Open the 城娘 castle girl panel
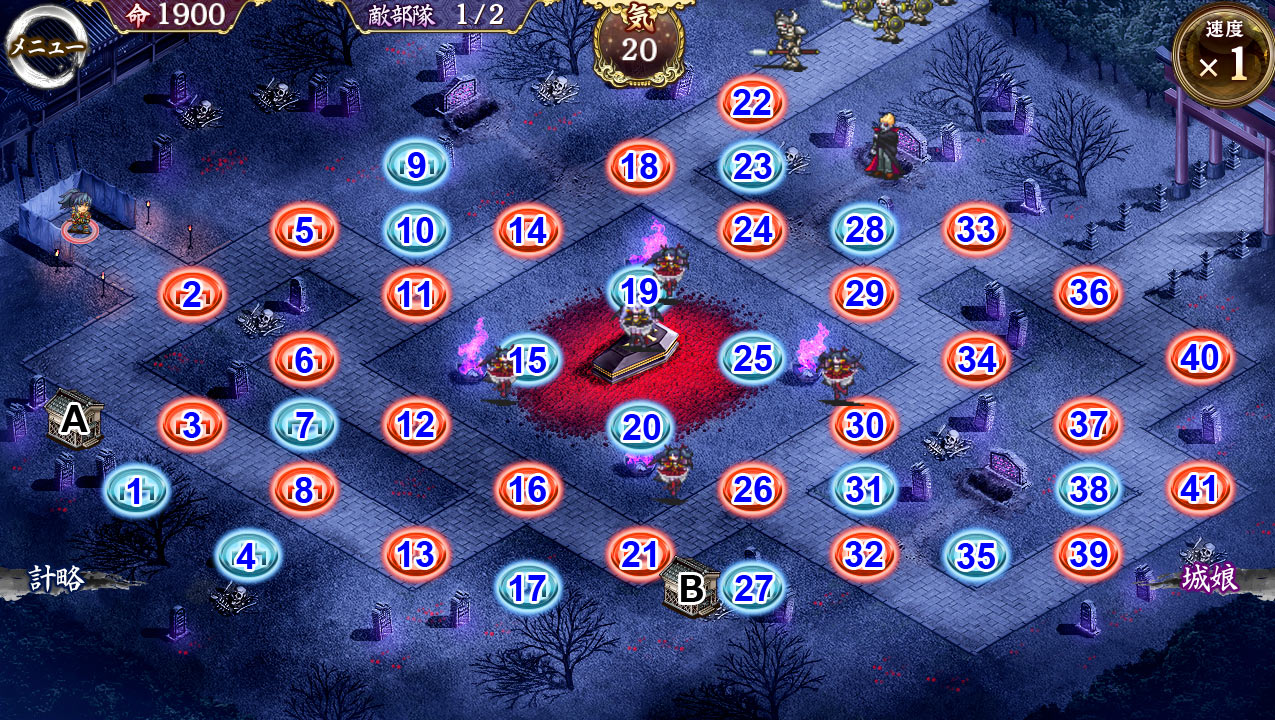1275x720 pixels. pos(1209,578)
